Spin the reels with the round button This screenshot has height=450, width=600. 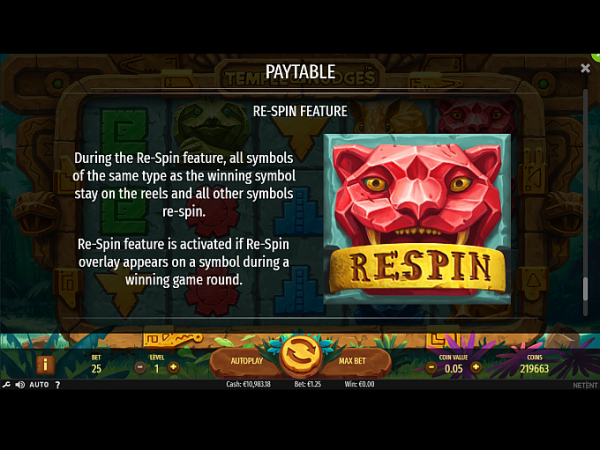pos(299,356)
